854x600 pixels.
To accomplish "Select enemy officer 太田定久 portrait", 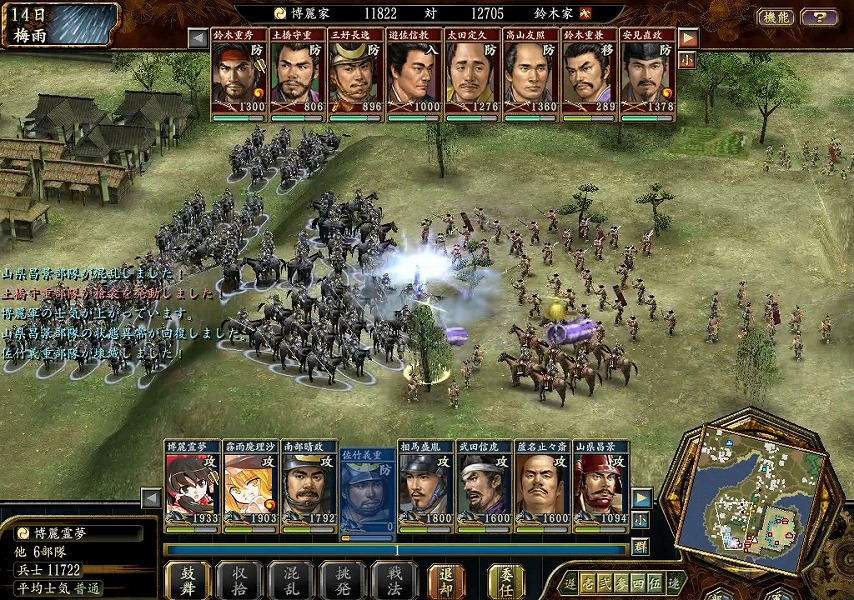I will [472, 76].
